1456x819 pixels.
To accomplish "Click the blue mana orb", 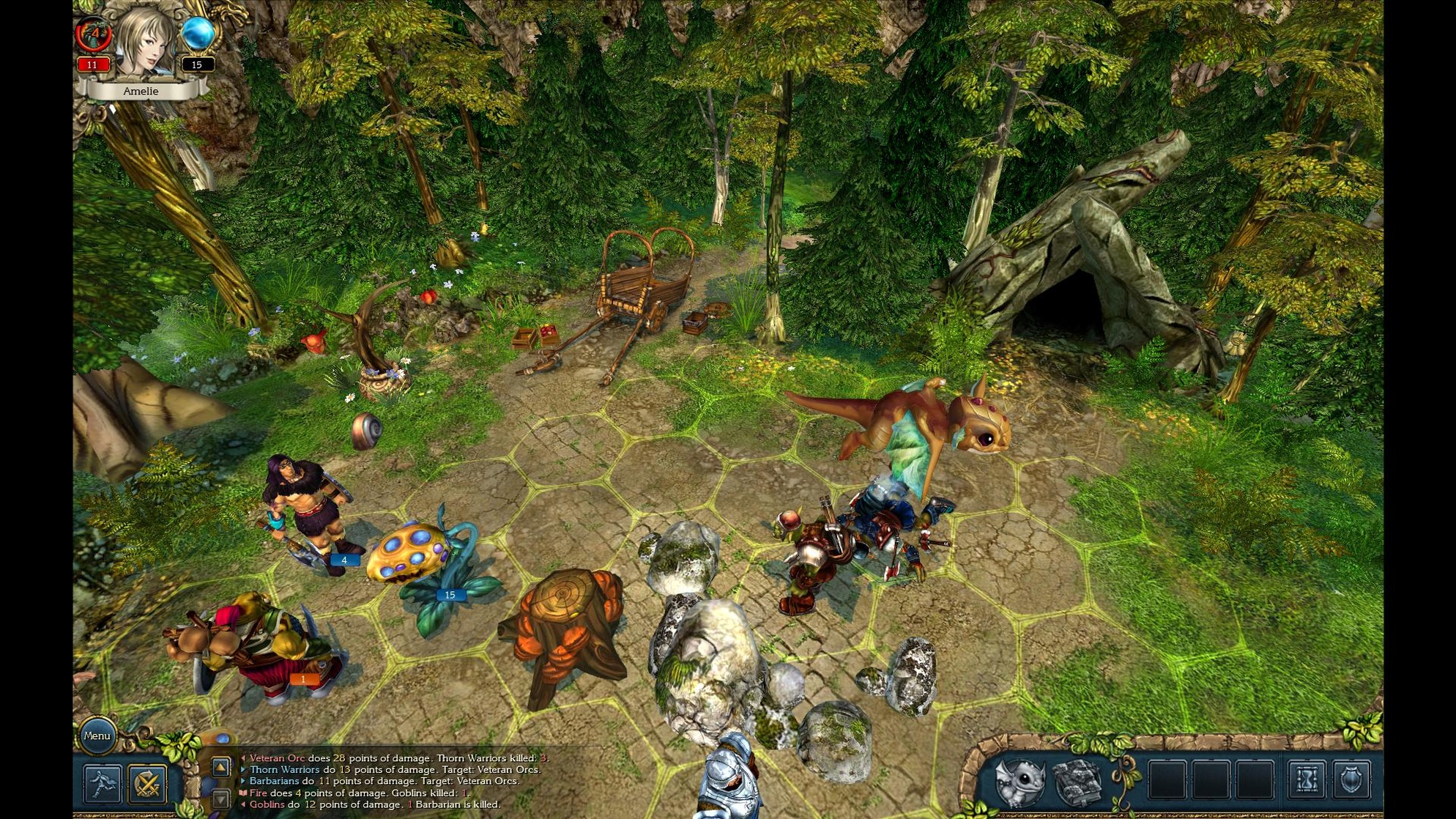I will click(x=197, y=34).
